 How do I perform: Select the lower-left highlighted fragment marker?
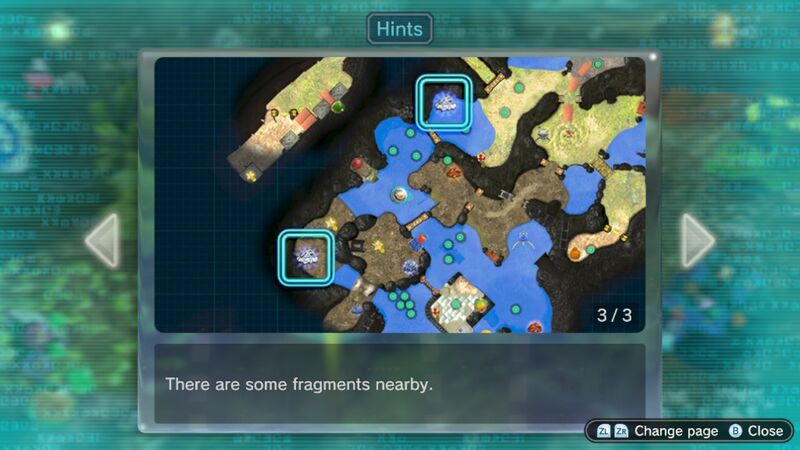(x=306, y=257)
